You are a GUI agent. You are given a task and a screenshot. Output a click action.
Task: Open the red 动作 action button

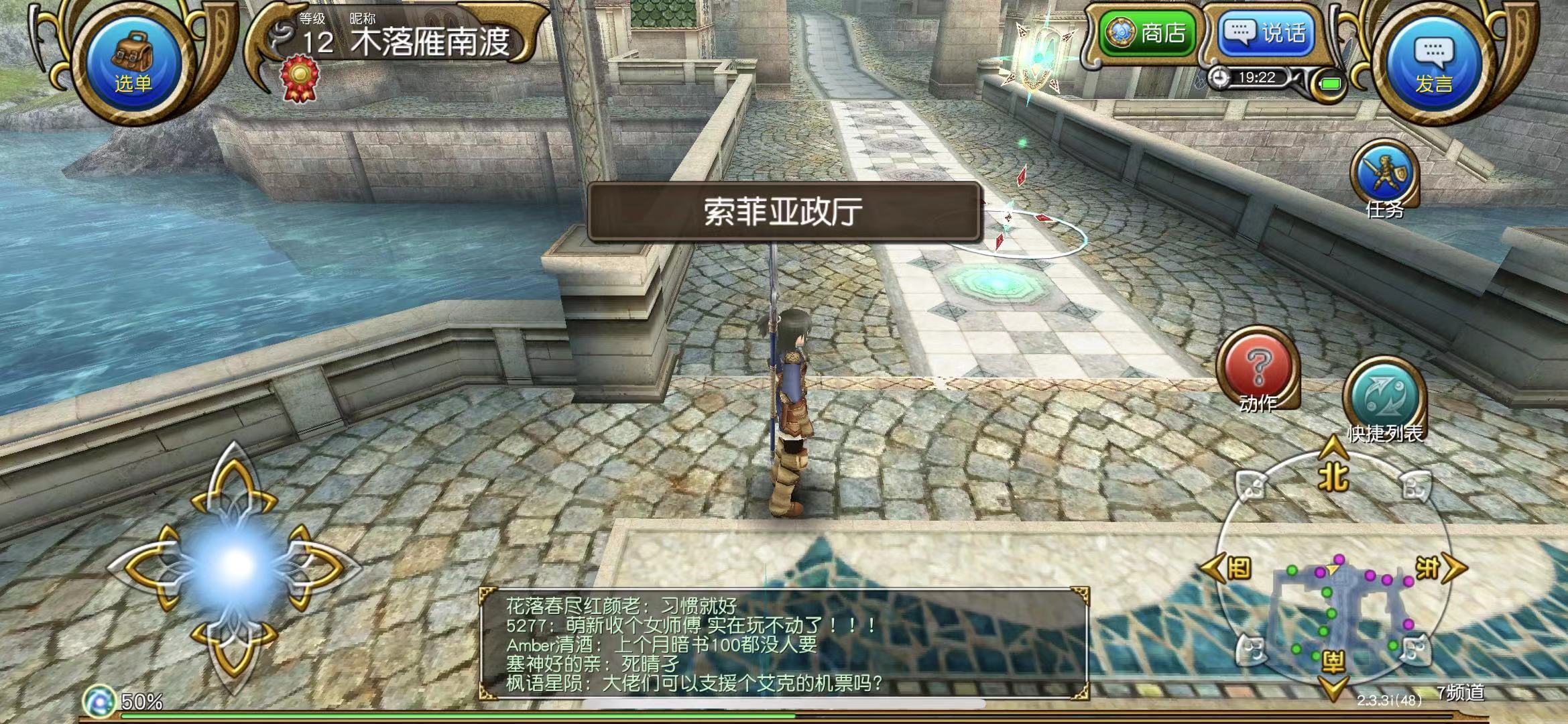[x=1258, y=370]
